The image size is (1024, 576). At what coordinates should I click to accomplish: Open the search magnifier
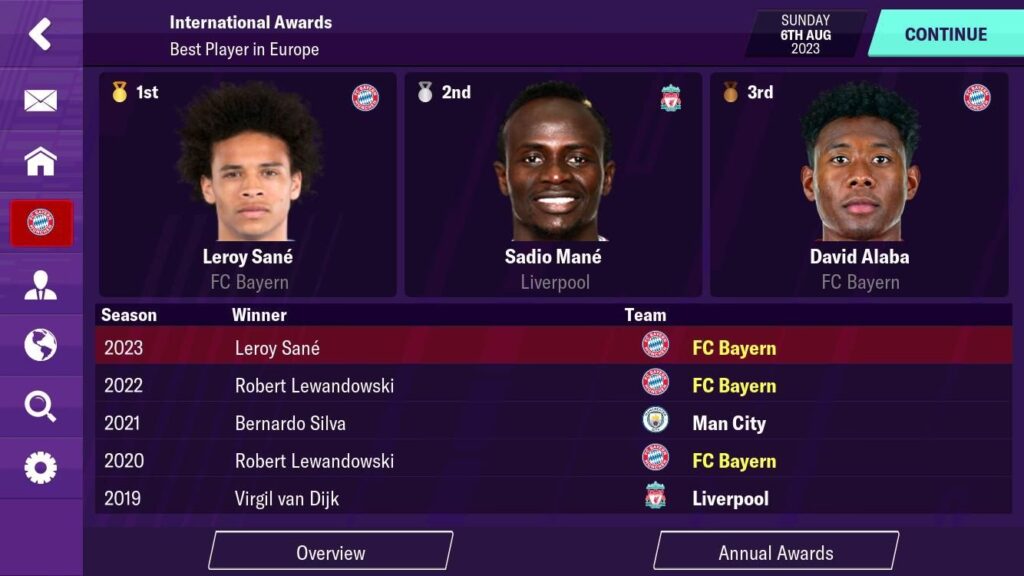click(x=40, y=406)
